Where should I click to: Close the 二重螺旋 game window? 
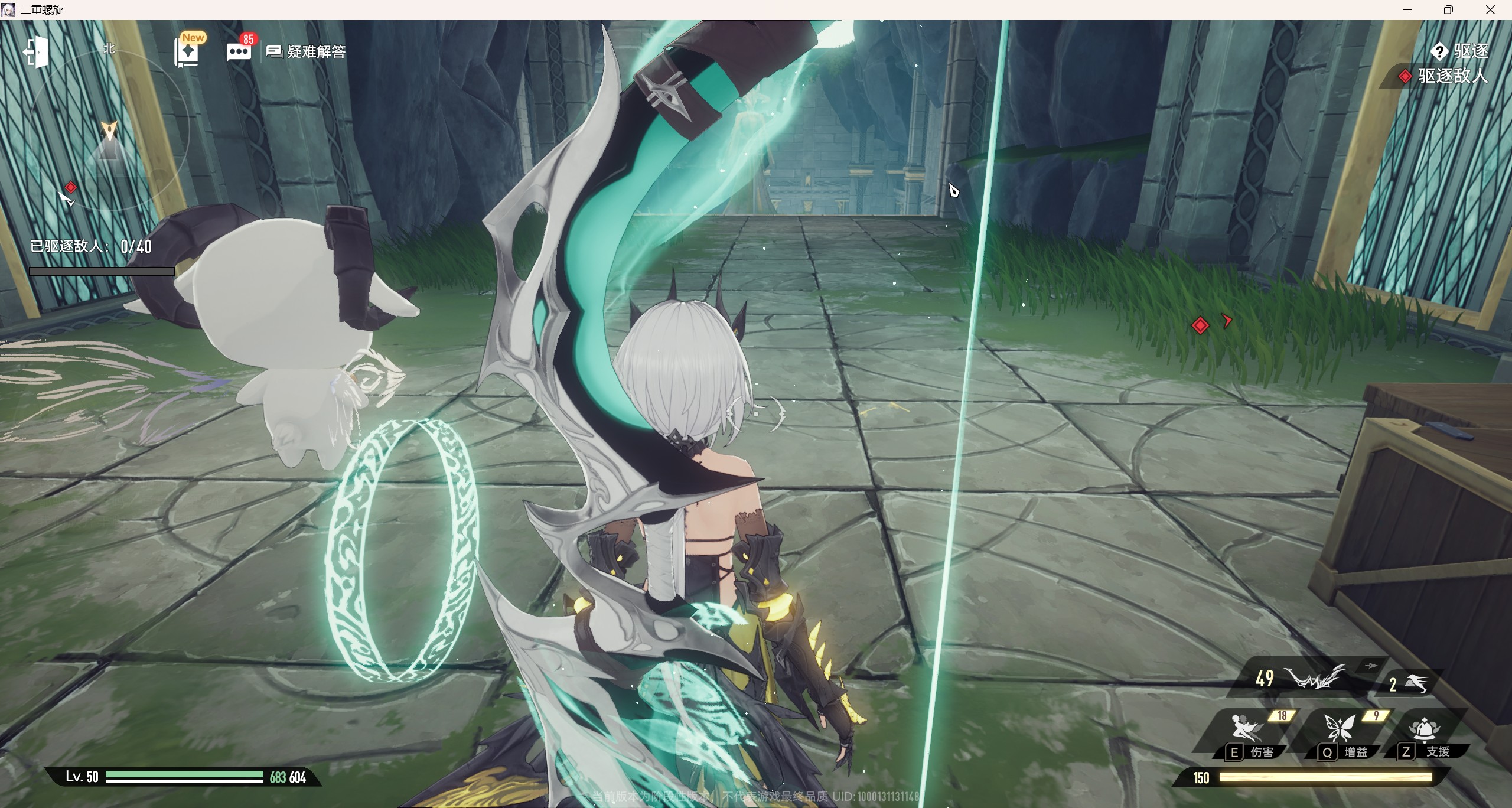tap(1490, 10)
